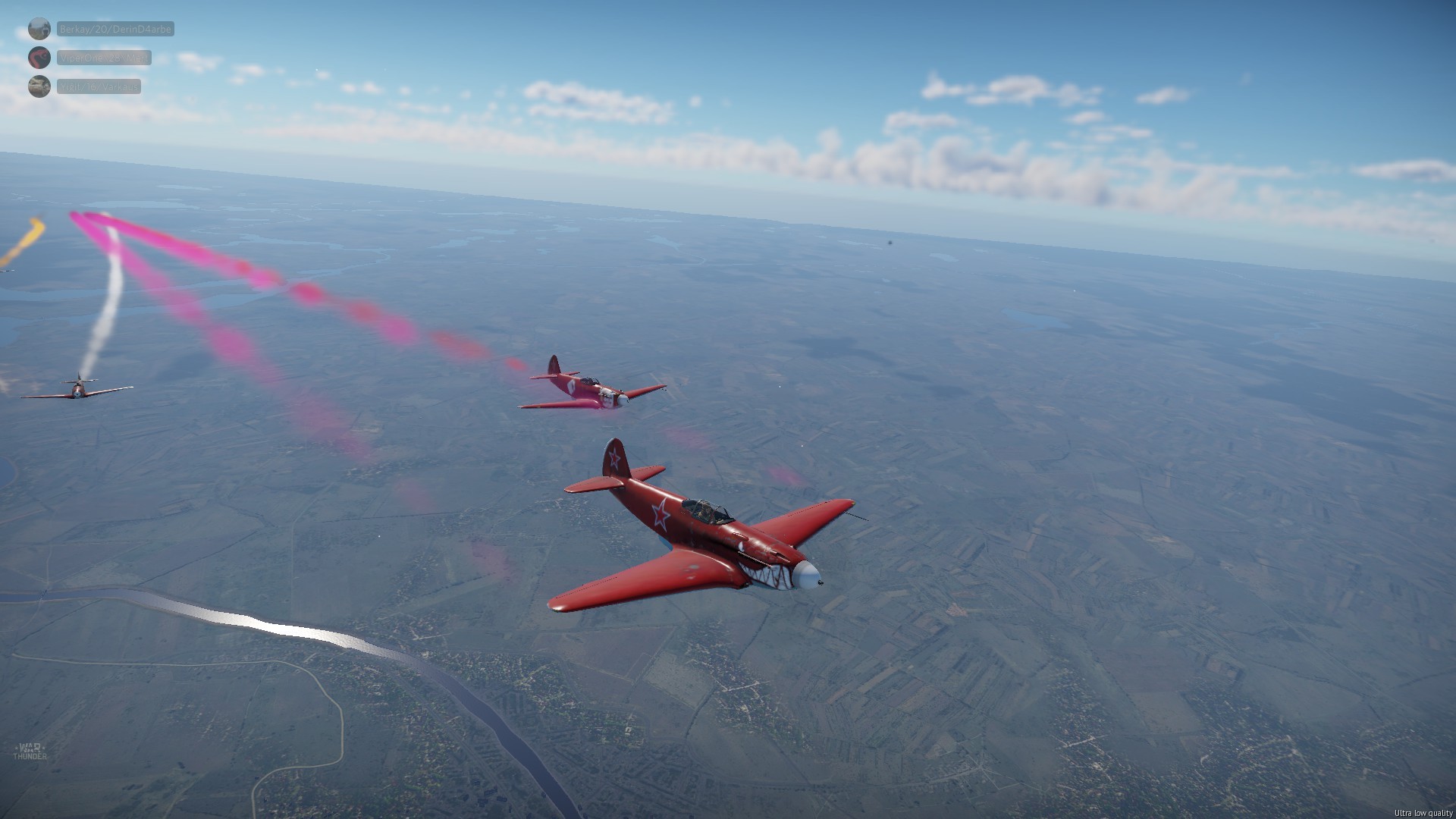Screen dimensions: 1456x819
Task: Click ViperOne\28\Mert's name tag
Action: click(104, 58)
